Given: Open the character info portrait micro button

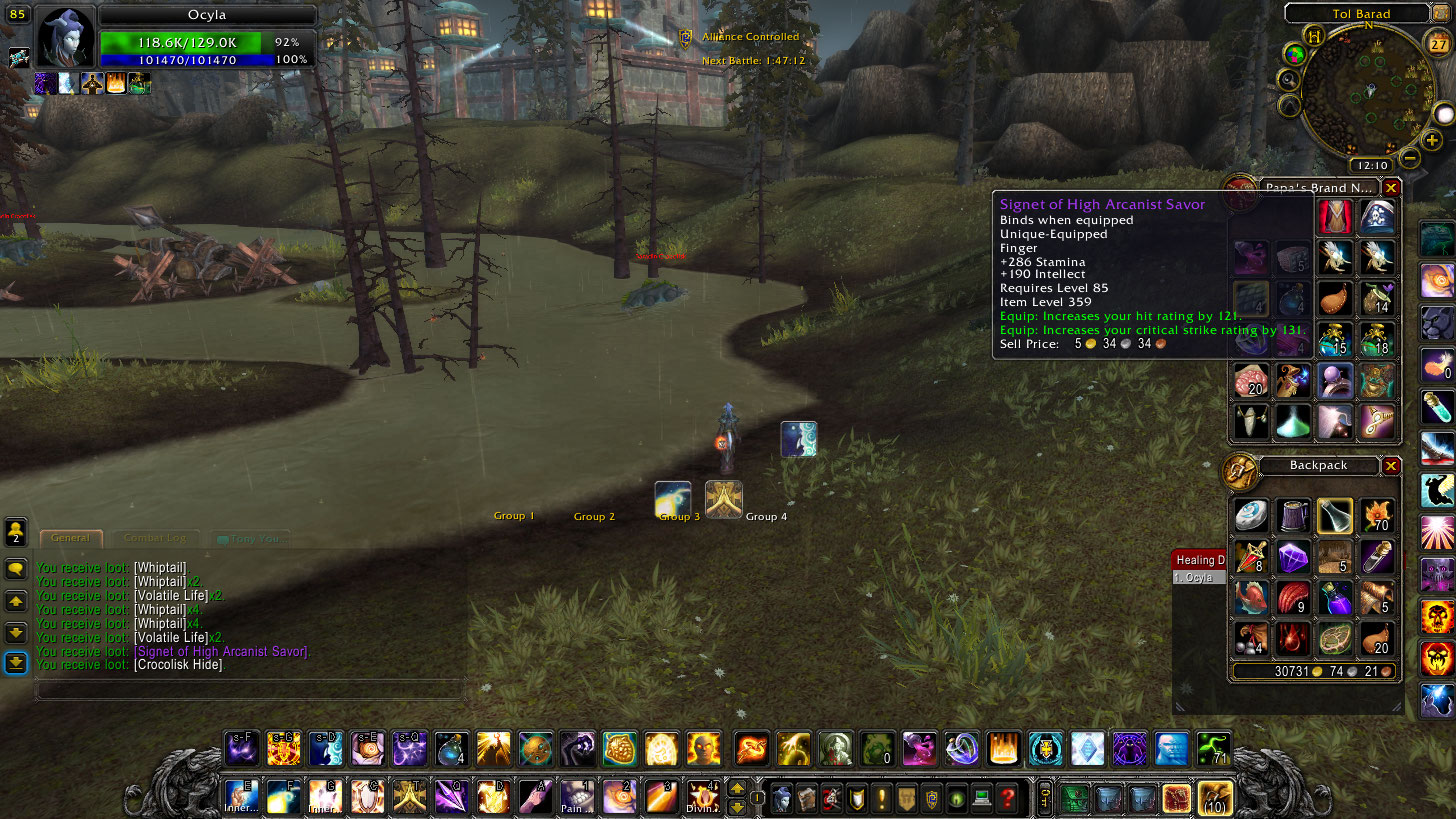Looking at the screenshot, I should 782,798.
